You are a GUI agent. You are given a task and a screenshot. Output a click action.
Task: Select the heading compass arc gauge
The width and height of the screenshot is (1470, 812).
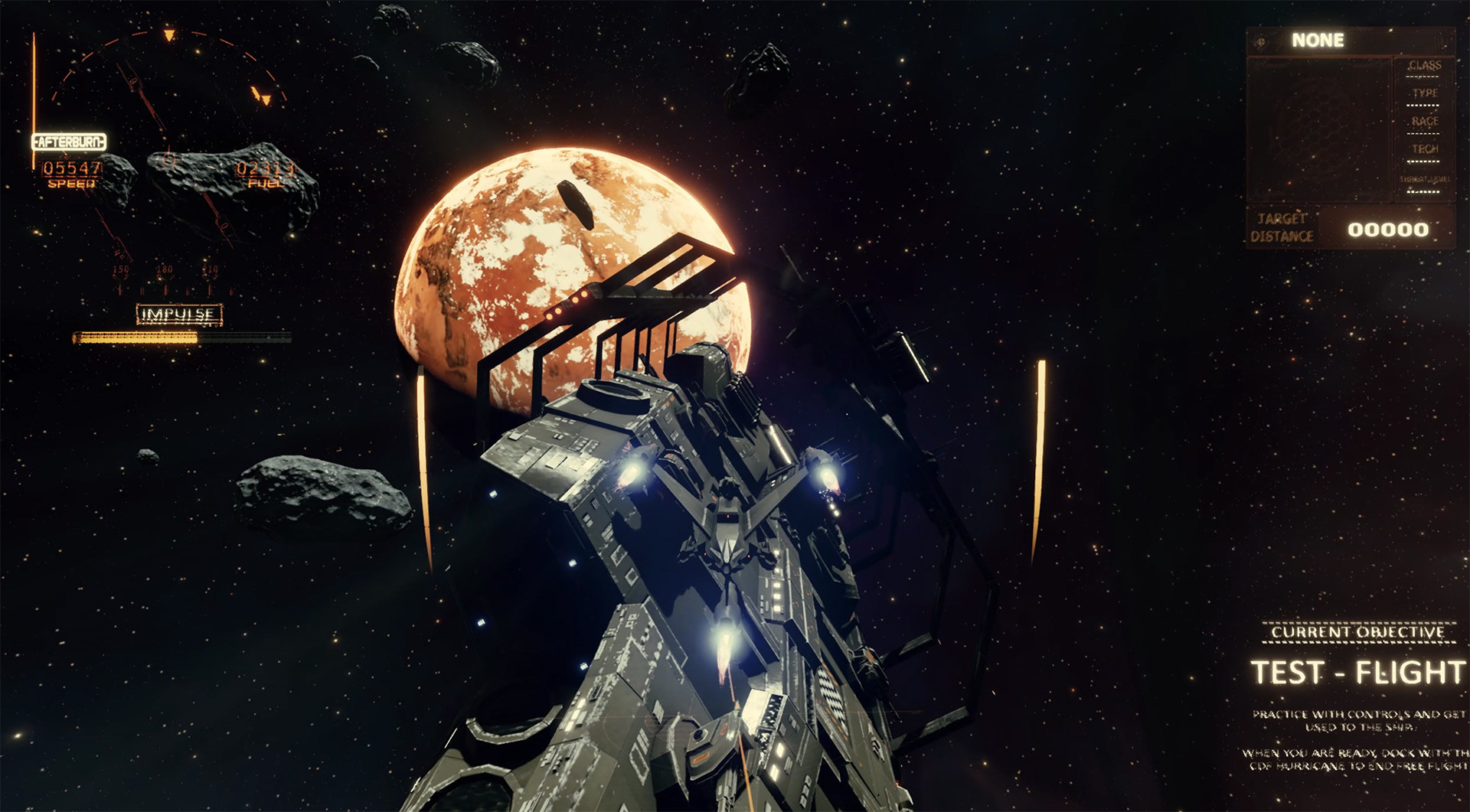point(169,67)
